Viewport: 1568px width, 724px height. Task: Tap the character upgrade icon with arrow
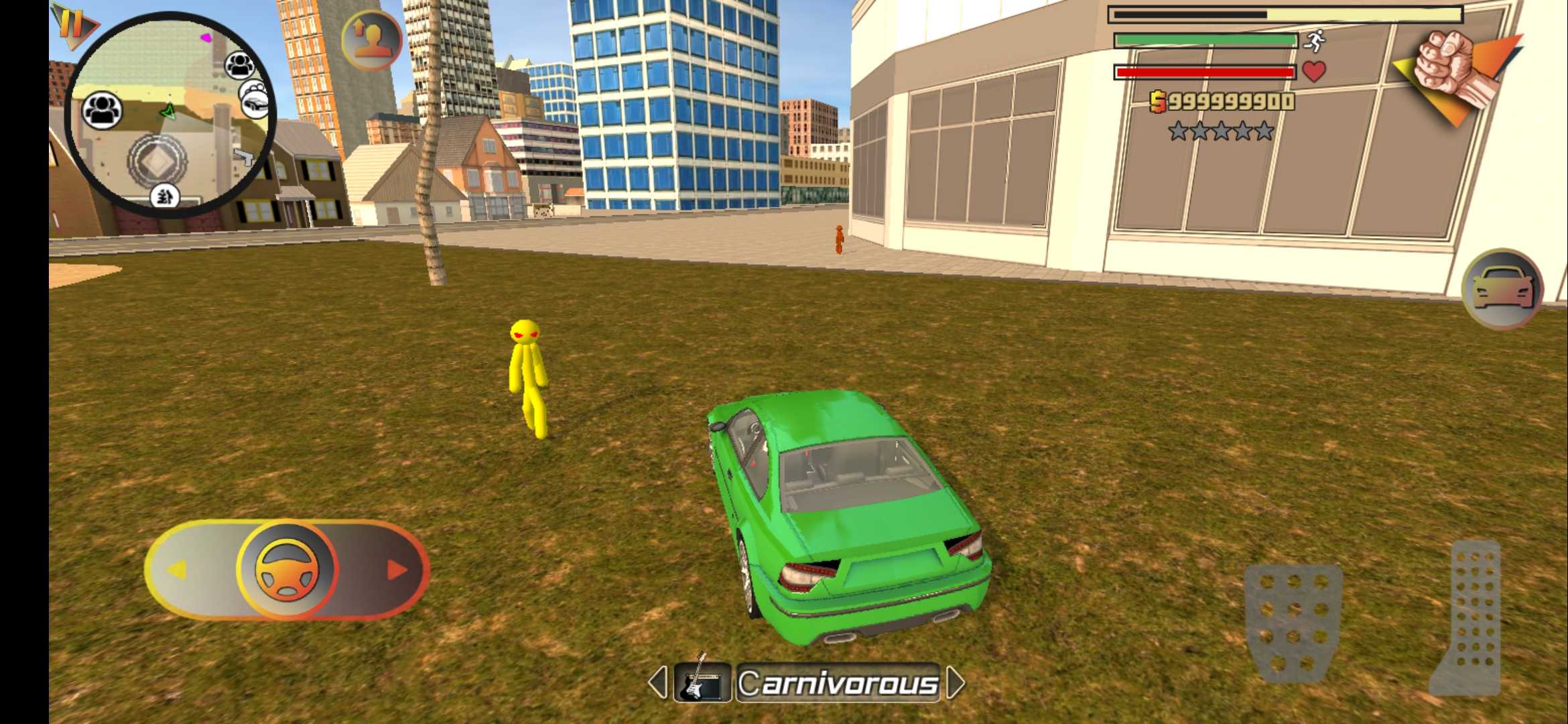point(371,40)
